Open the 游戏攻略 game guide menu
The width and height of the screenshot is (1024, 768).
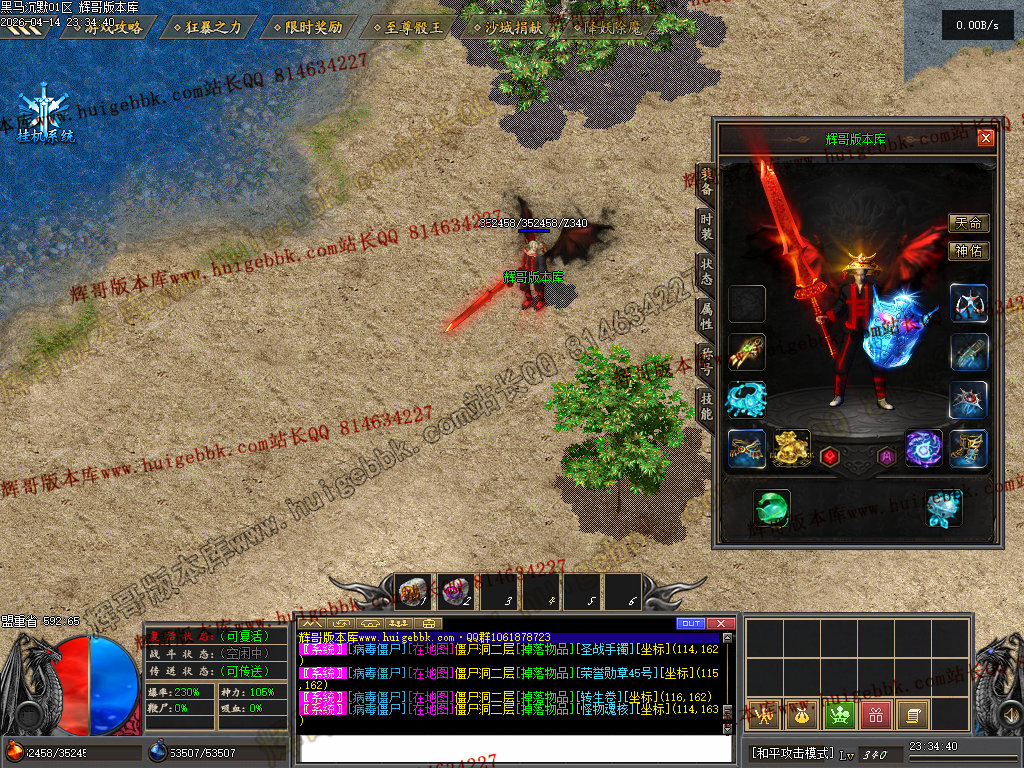(107, 28)
